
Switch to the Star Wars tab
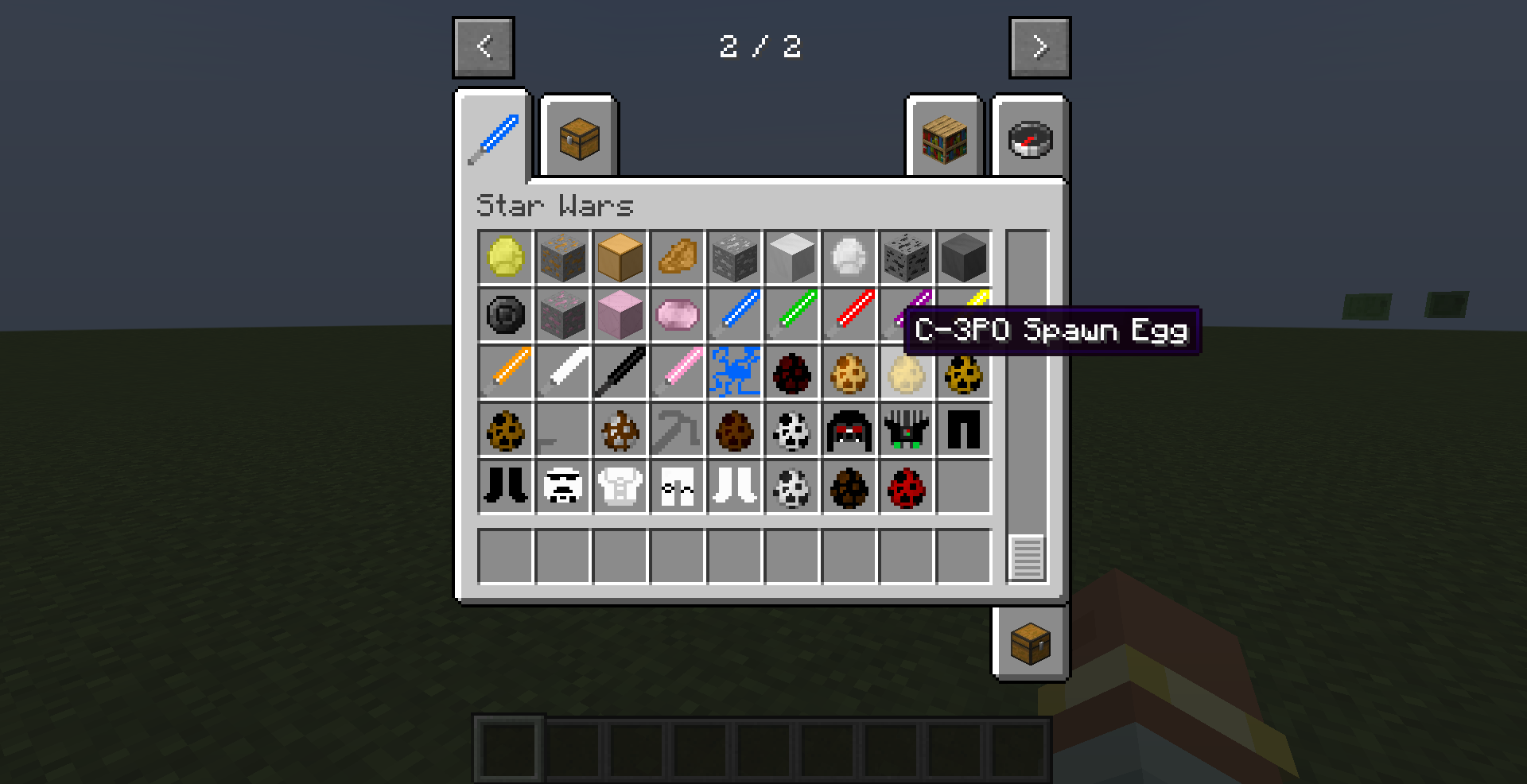493,138
